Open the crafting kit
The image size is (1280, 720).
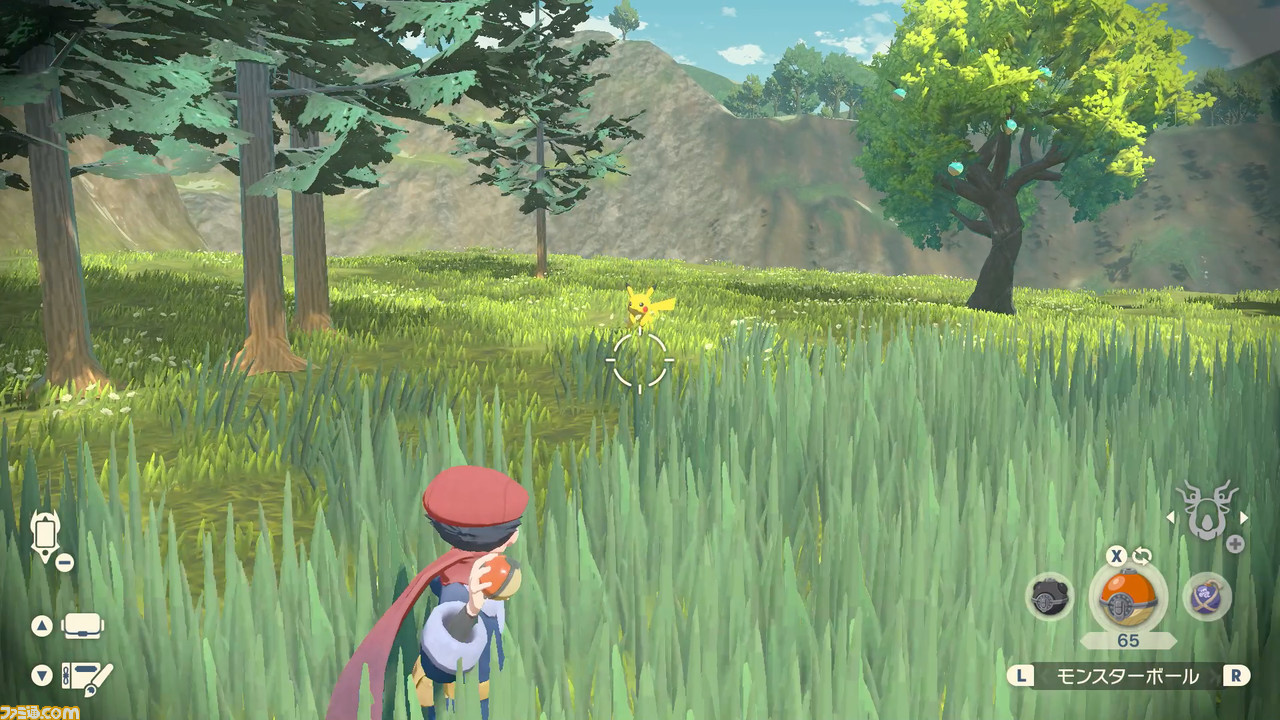88,677
